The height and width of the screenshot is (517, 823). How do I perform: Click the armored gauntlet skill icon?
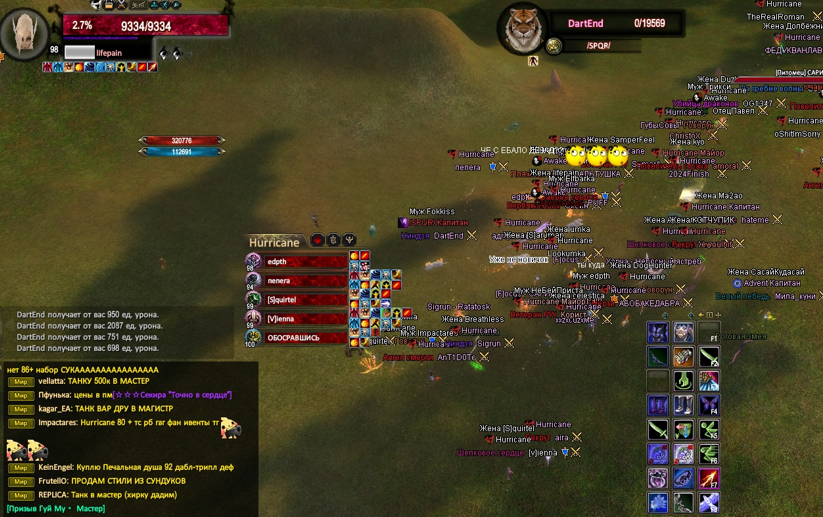tap(683, 357)
